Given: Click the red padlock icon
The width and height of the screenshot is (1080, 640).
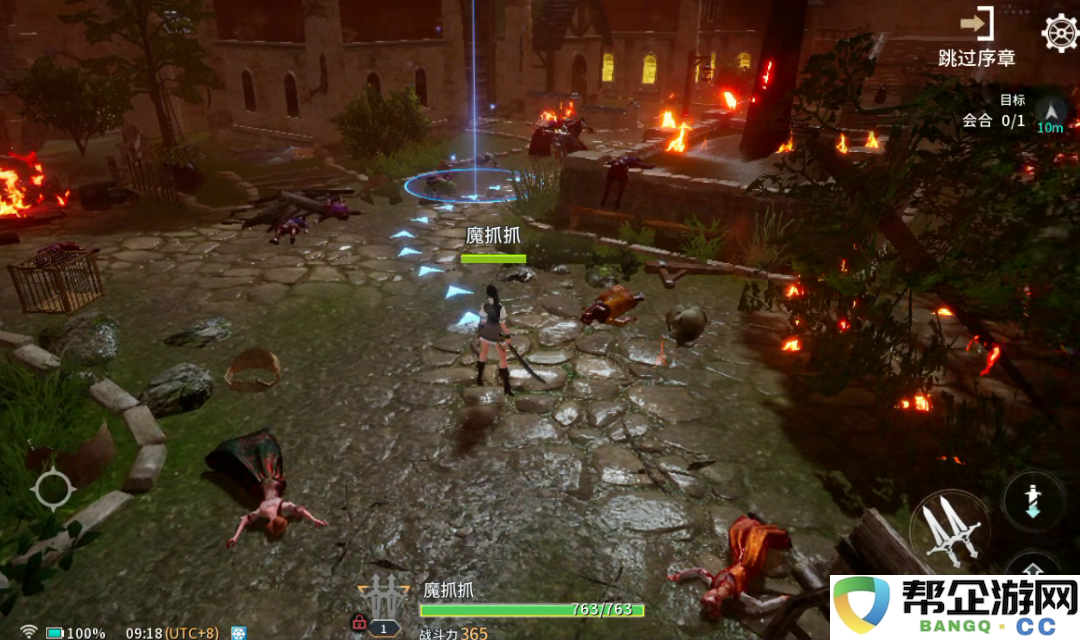Looking at the screenshot, I should click(358, 624).
